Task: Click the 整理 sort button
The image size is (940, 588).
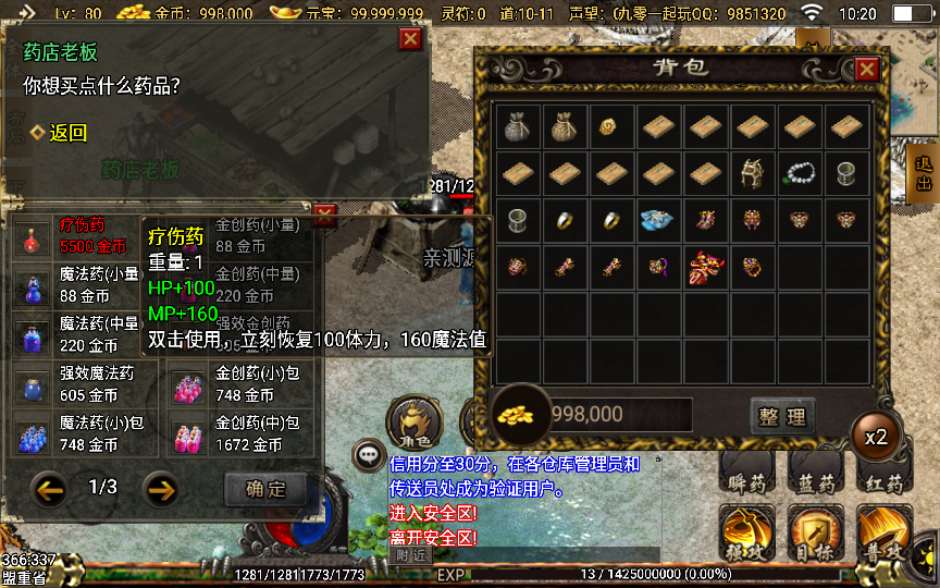Action: (x=782, y=416)
